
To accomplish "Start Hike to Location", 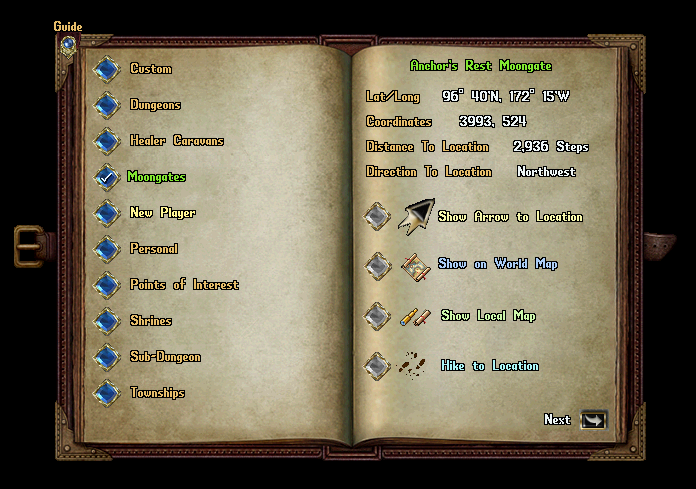I will coord(377,365).
